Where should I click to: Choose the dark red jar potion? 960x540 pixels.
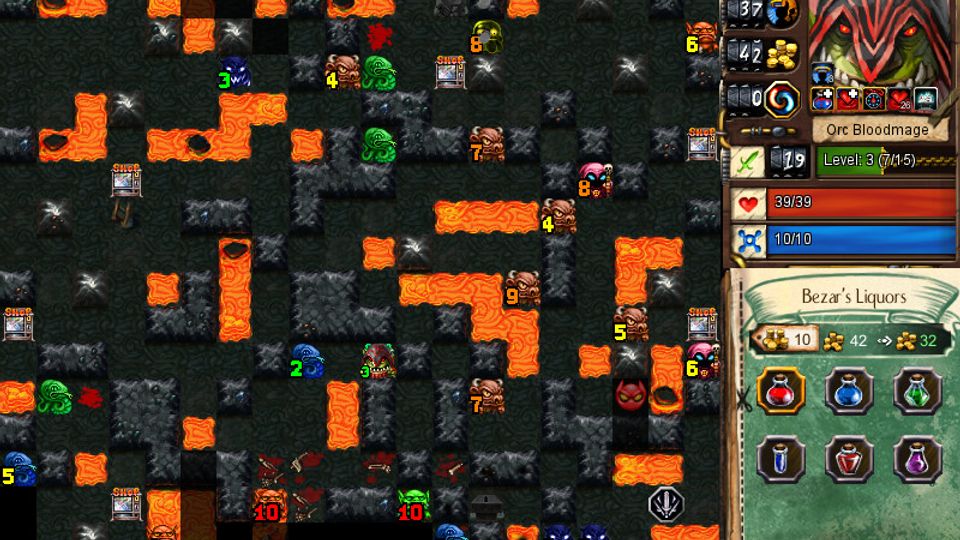pyautogui.click(x=848, y=460)
